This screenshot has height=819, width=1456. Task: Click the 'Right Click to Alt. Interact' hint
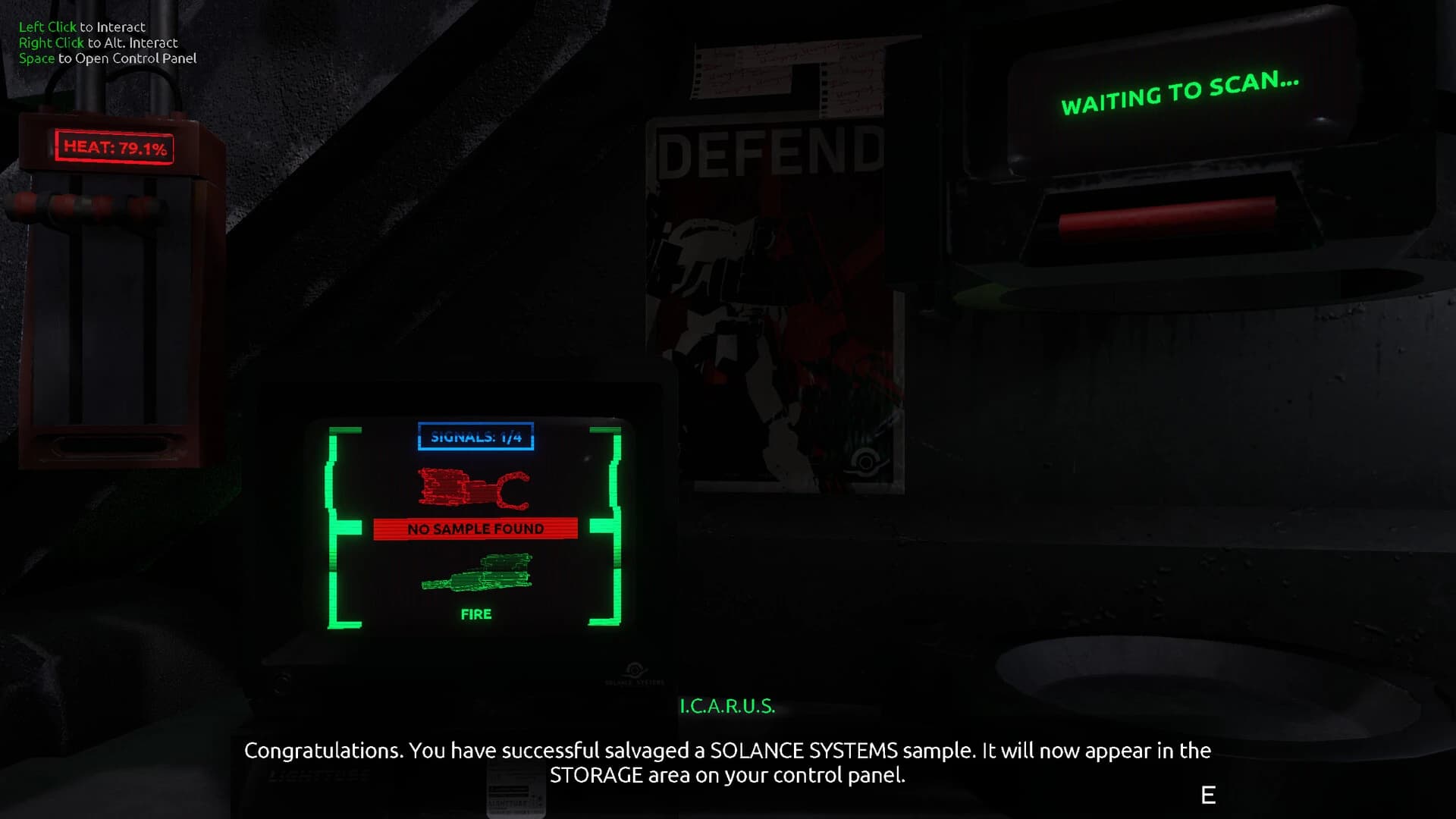(x=97, y=42)
